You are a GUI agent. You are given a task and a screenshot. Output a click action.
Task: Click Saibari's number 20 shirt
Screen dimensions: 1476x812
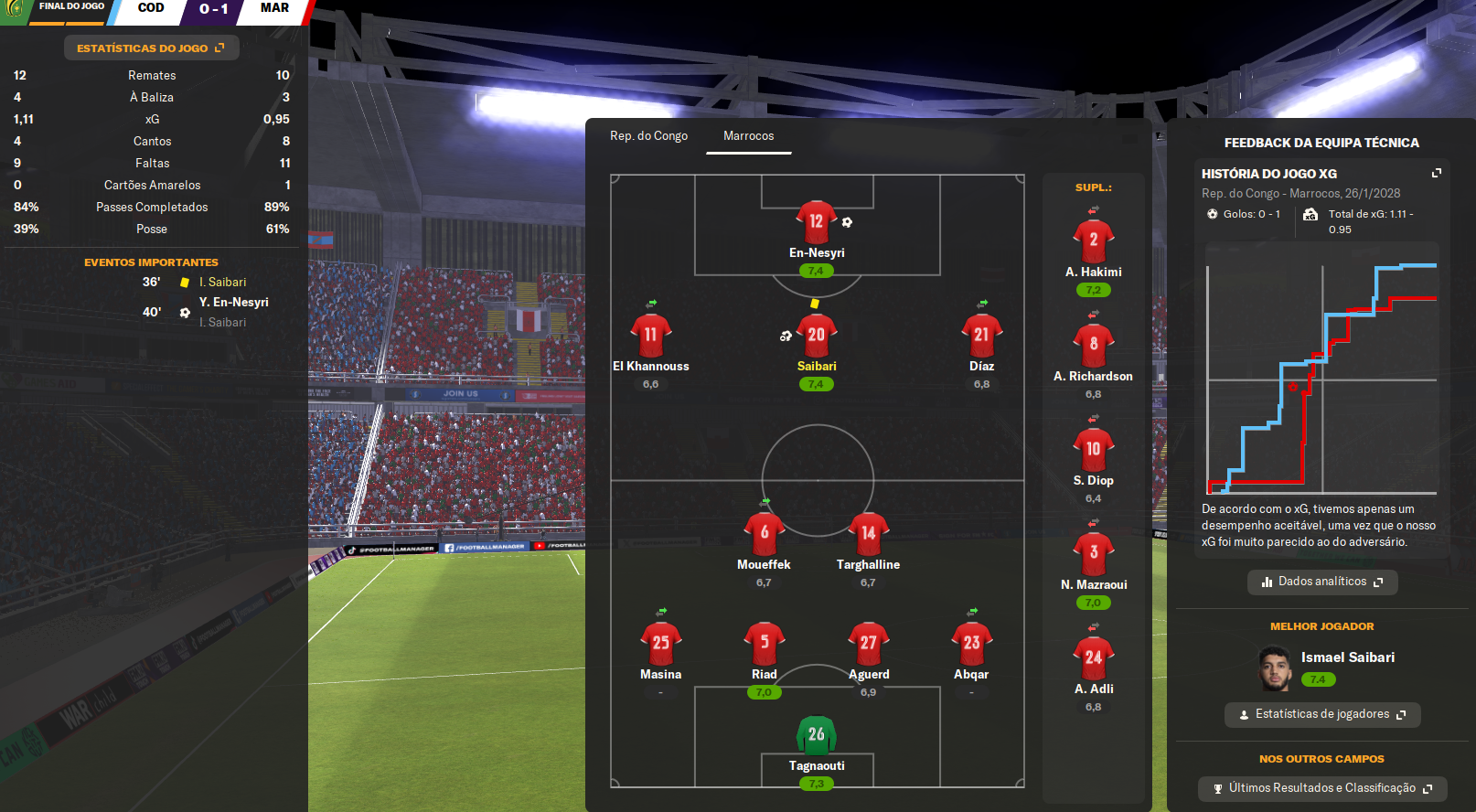(x=816, y=336)
